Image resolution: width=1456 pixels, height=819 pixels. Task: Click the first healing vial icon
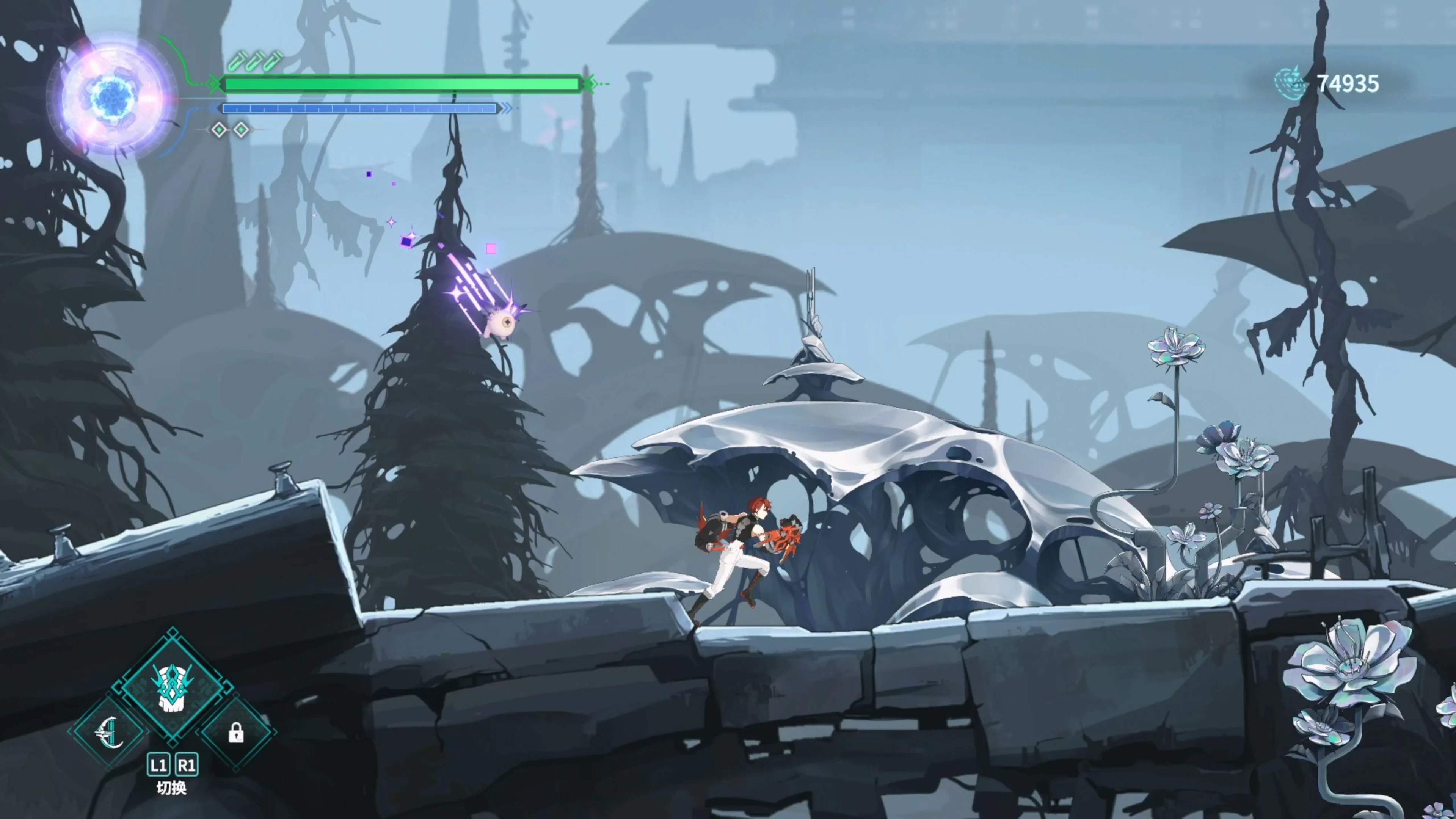237,61
